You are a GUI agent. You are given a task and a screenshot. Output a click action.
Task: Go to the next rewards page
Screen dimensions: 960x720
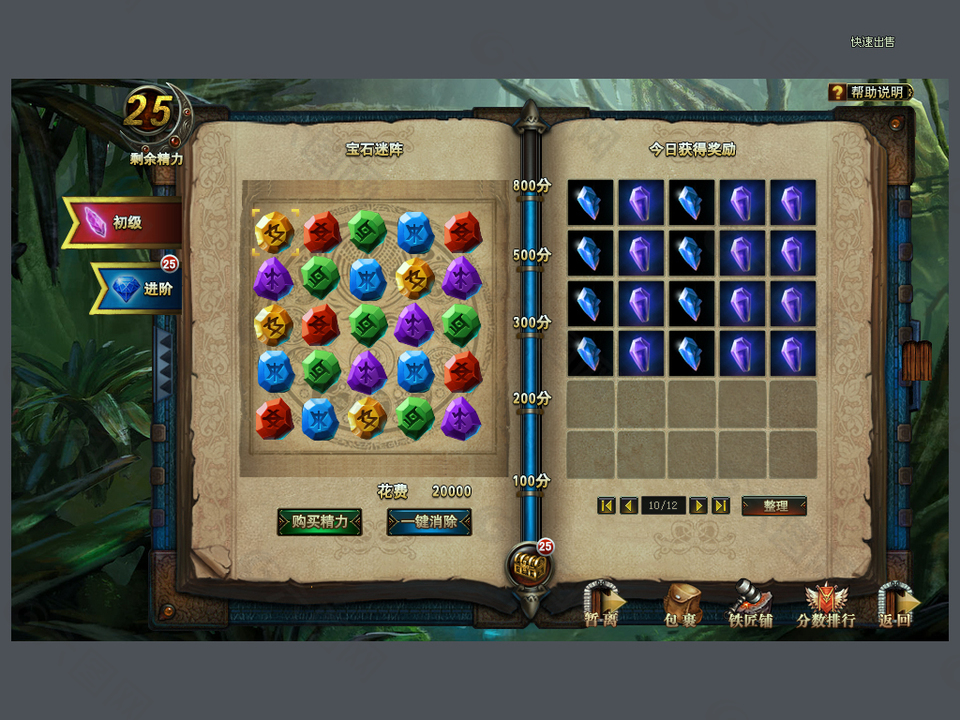point(698,506)
